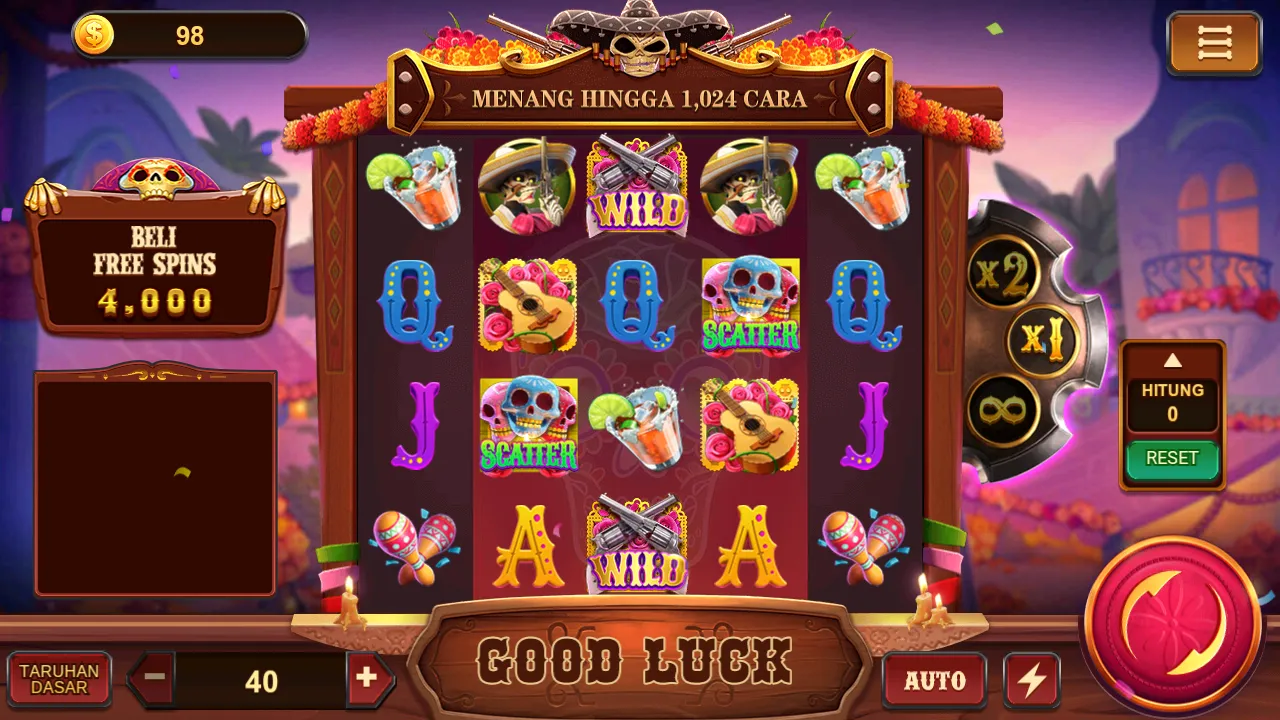Image resolution: width=1280 pixels, height=720 pixels.
Task: Open the TARUHAN DASAR bet panel
Action: (x=57, y=679)
